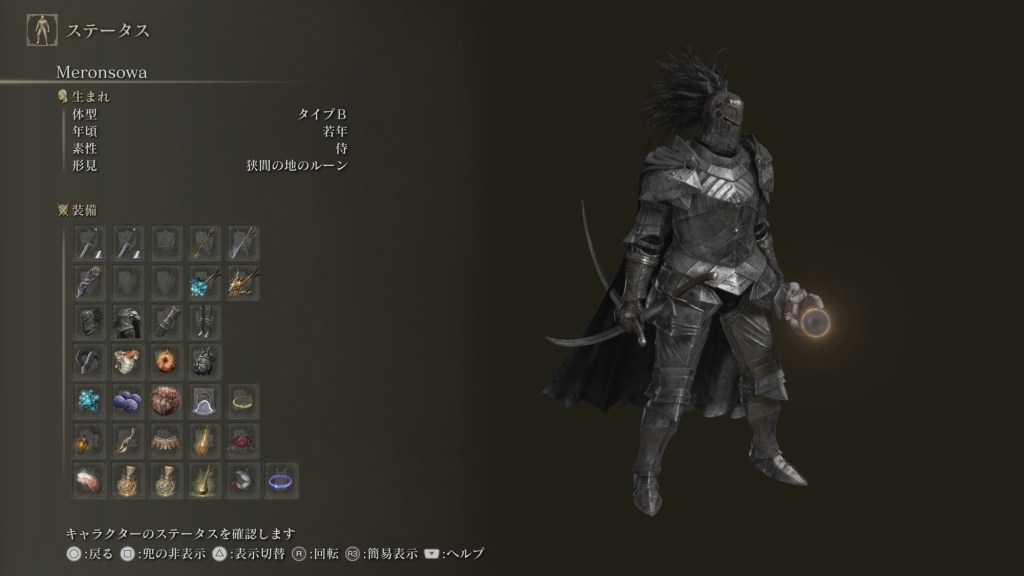1024x576 pixels.
Task: Select the gauntlets armor slot
Action: 166,321
